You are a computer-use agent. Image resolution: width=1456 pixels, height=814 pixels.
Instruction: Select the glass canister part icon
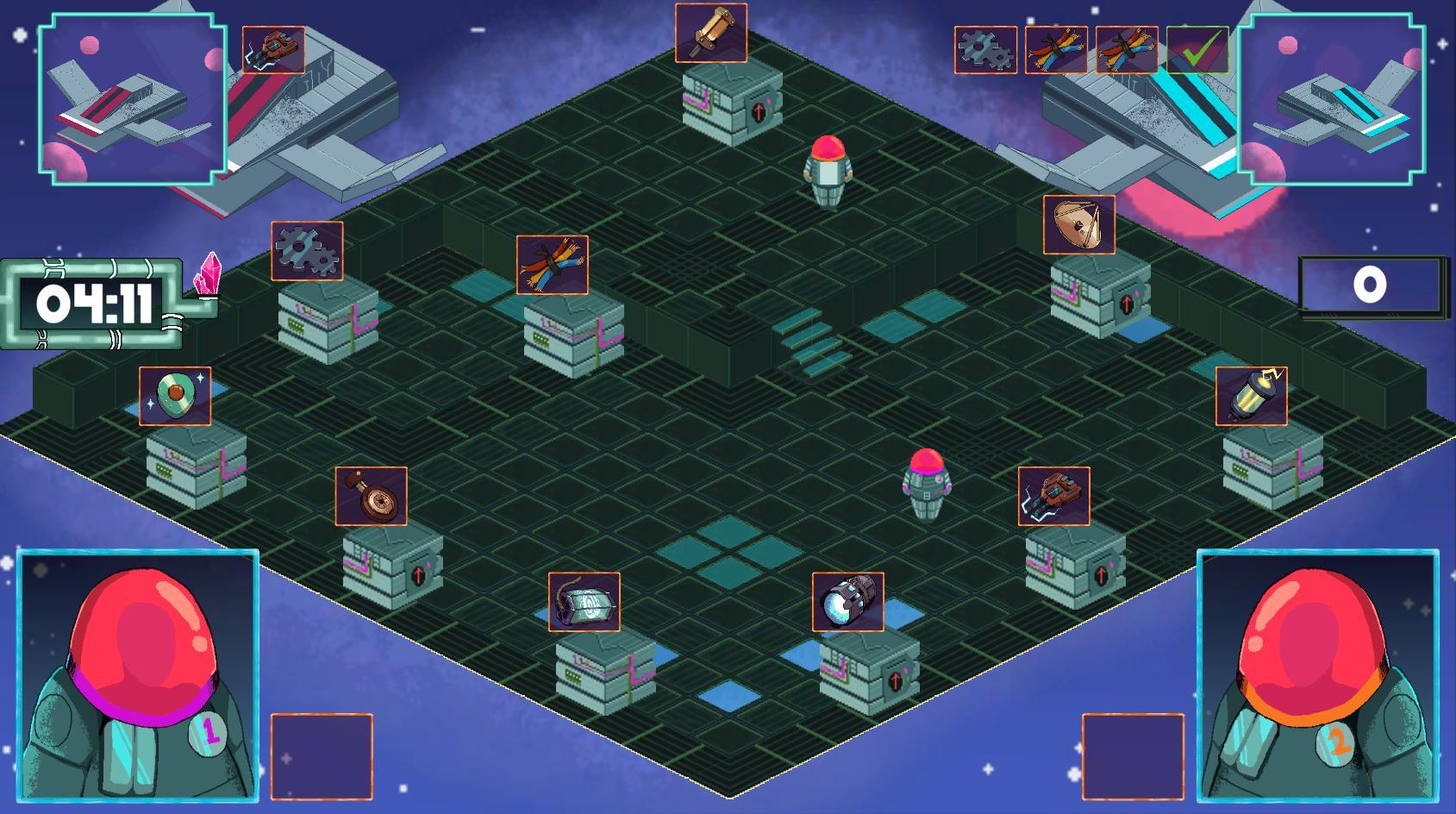[584, 601]
